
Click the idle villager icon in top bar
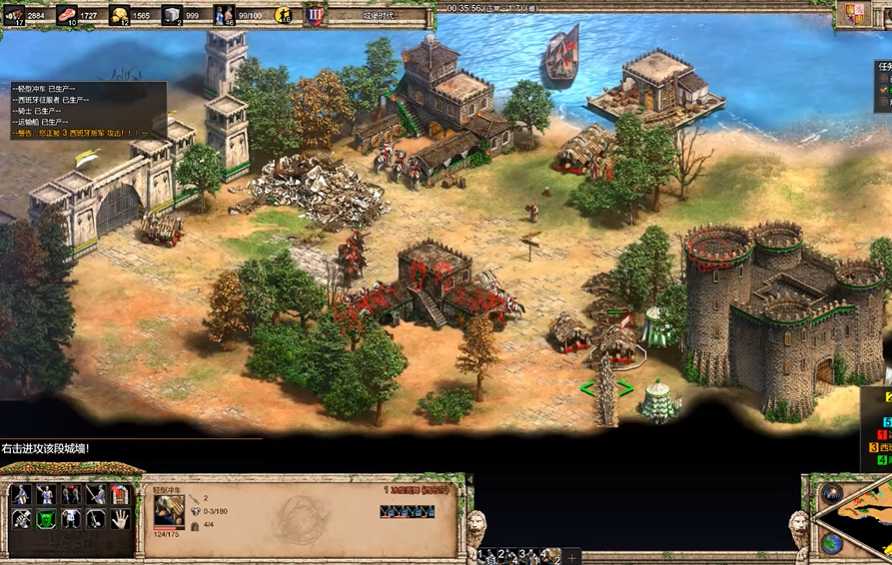pos(284,15)
